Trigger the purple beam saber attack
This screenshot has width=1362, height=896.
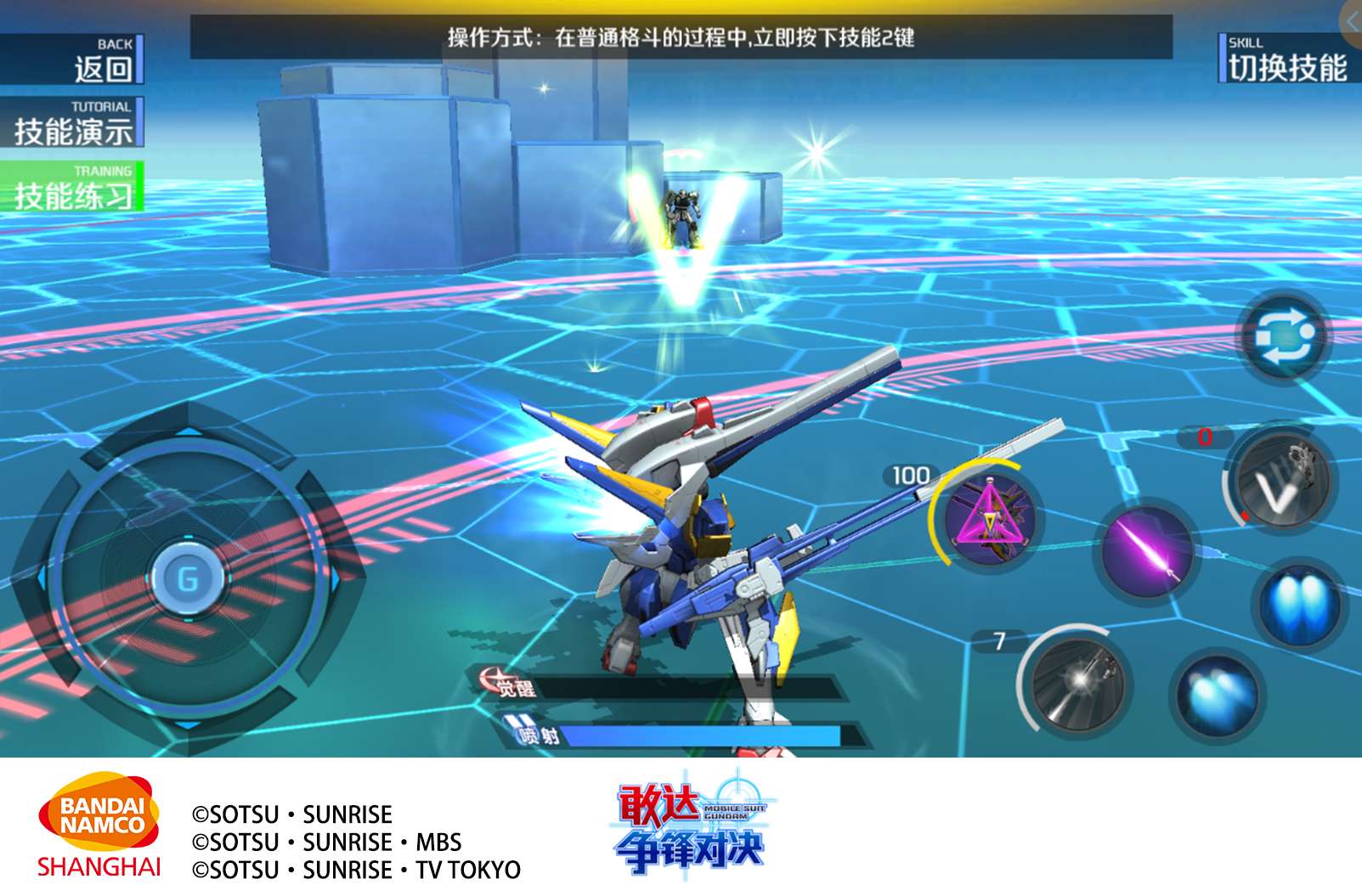click(1146, 550)
